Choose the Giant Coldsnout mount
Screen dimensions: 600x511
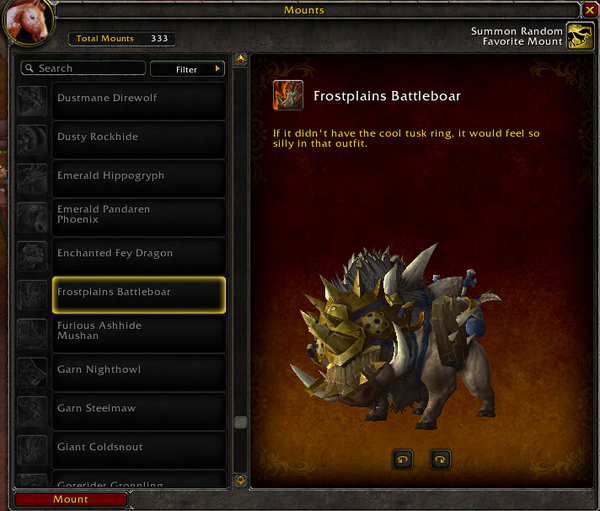coord(138,447)
